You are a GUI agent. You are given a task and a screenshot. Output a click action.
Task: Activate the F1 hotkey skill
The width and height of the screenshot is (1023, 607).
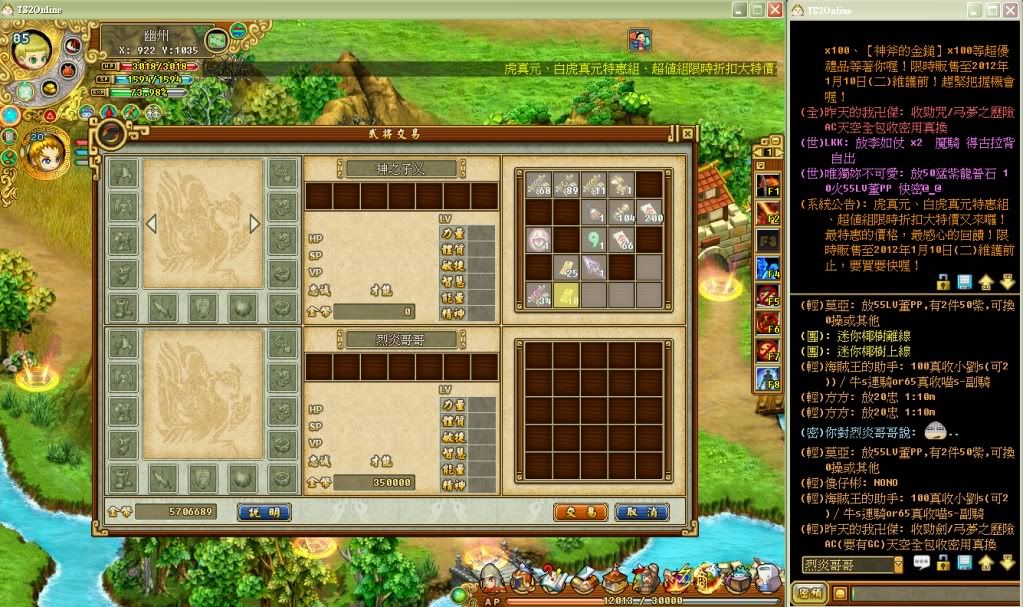pos(769,185)
